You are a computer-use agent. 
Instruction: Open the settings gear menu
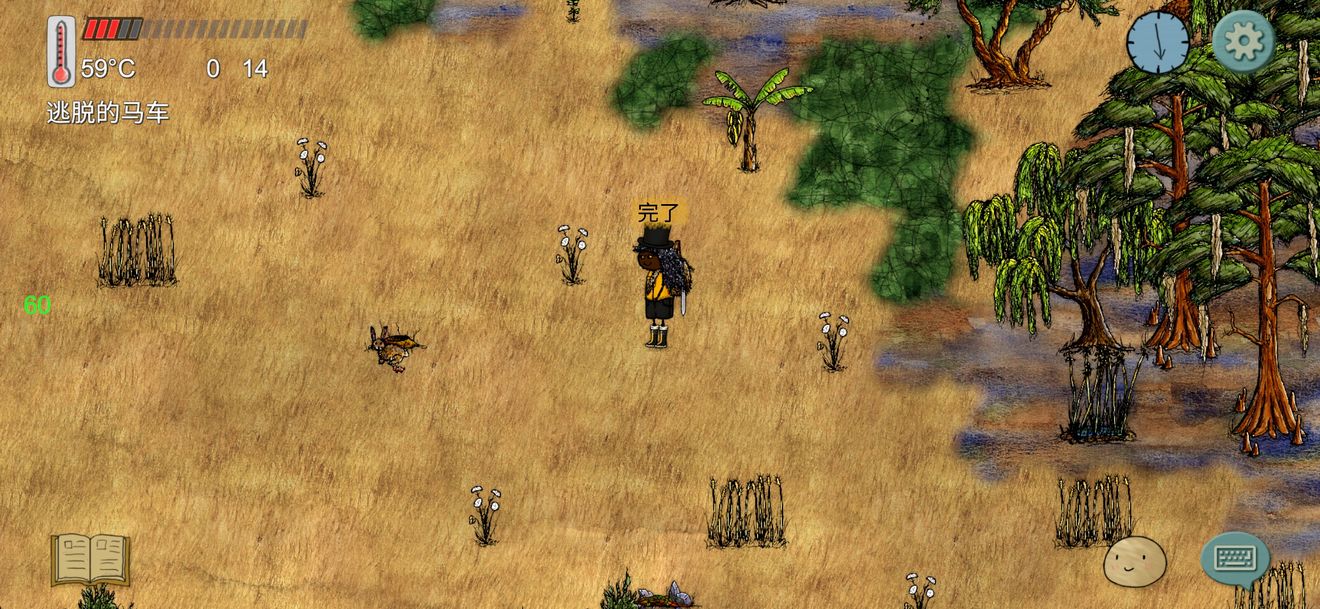pyautogui.click(x=1243, y=41)
